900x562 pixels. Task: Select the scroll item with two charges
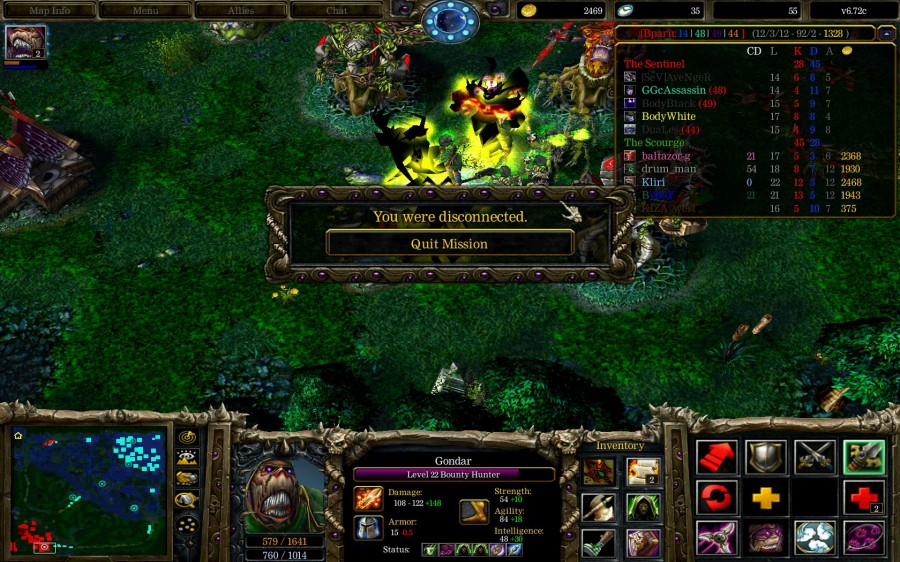point(643,470)
